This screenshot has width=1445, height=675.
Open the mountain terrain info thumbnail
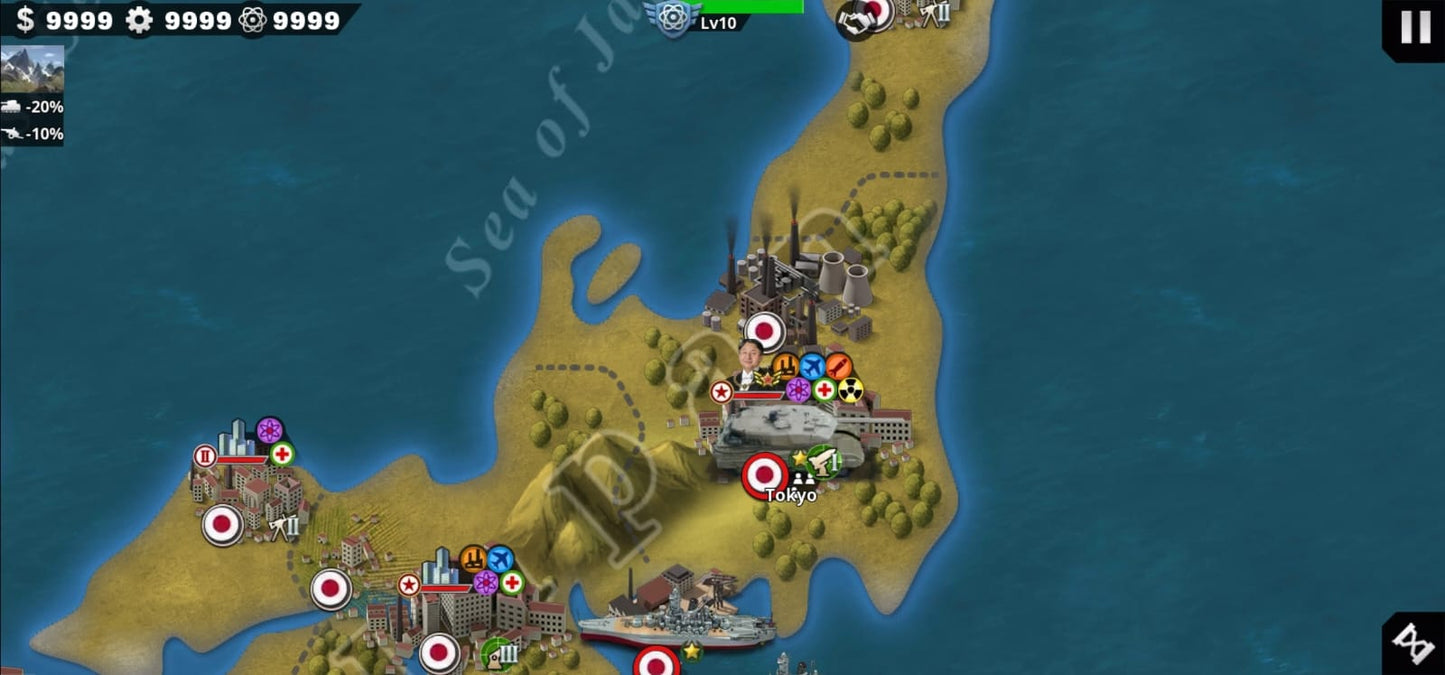click(32, 69)
